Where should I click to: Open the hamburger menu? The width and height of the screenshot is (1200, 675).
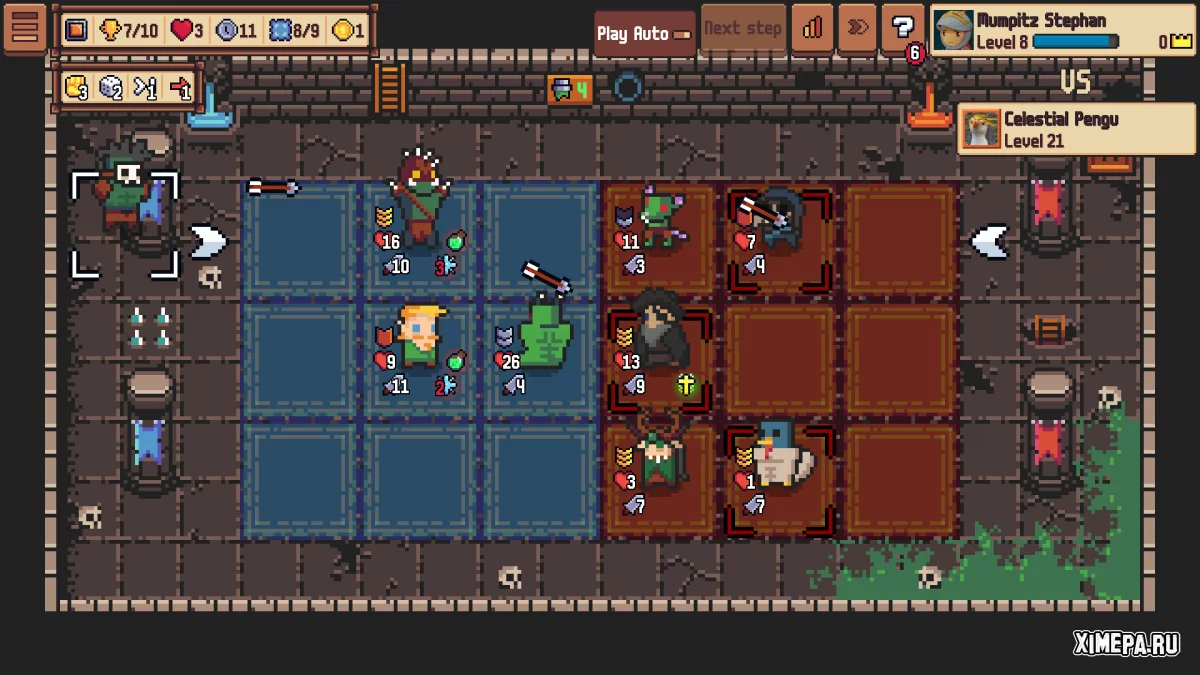(x=25, y=28)
